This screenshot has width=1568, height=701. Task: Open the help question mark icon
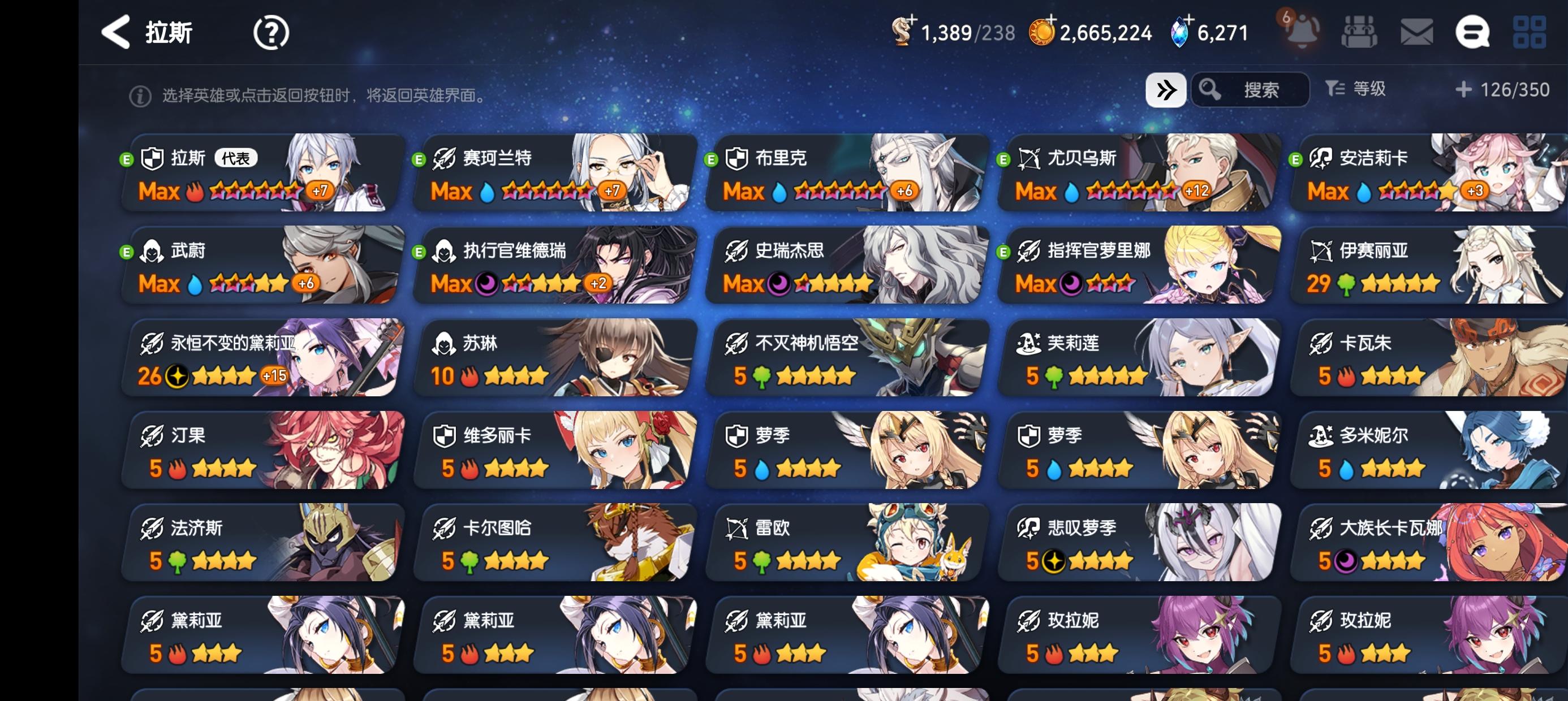pyautogui.click(x=270, y=33)
